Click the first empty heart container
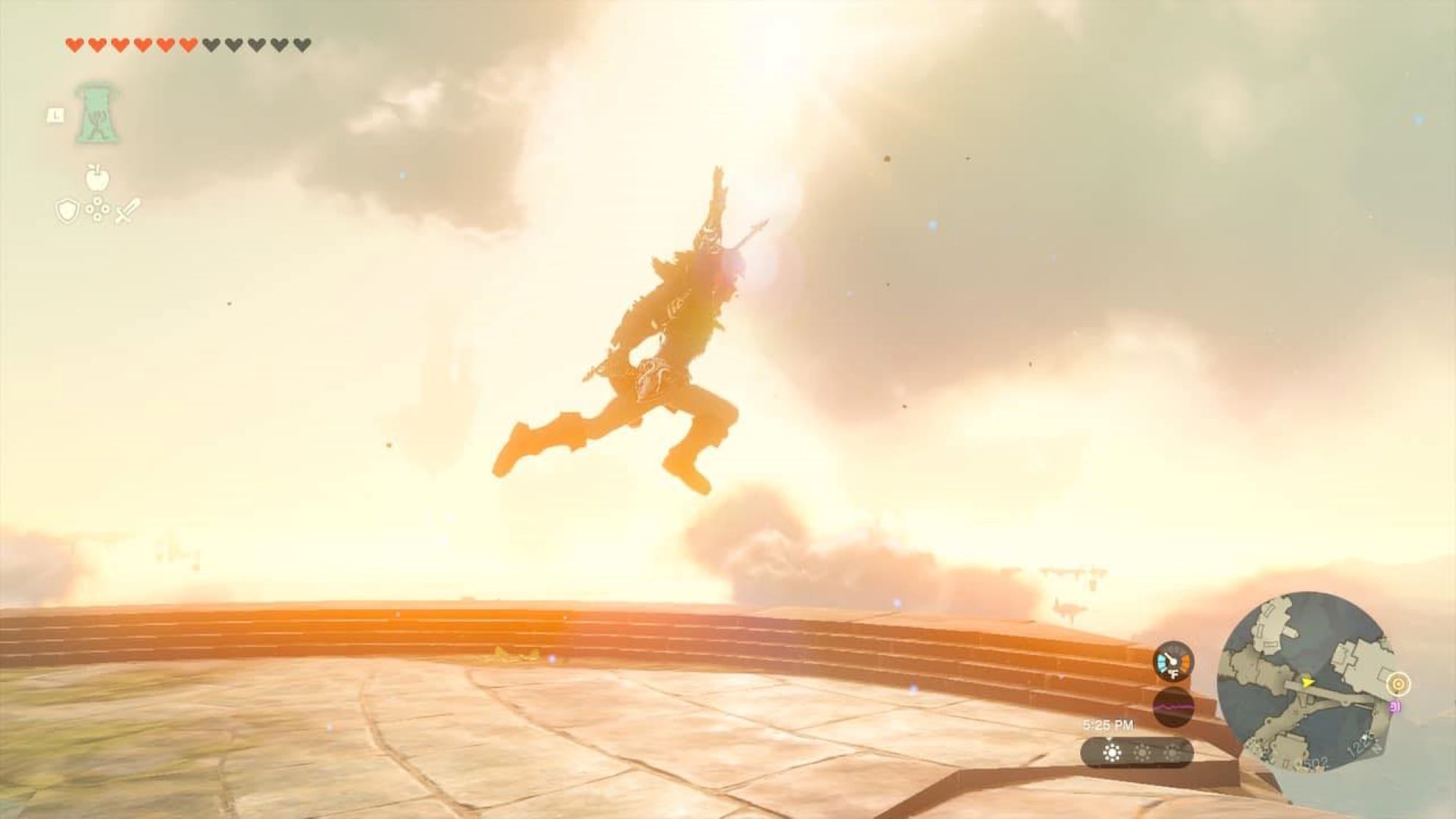 (x=212, y=44)
